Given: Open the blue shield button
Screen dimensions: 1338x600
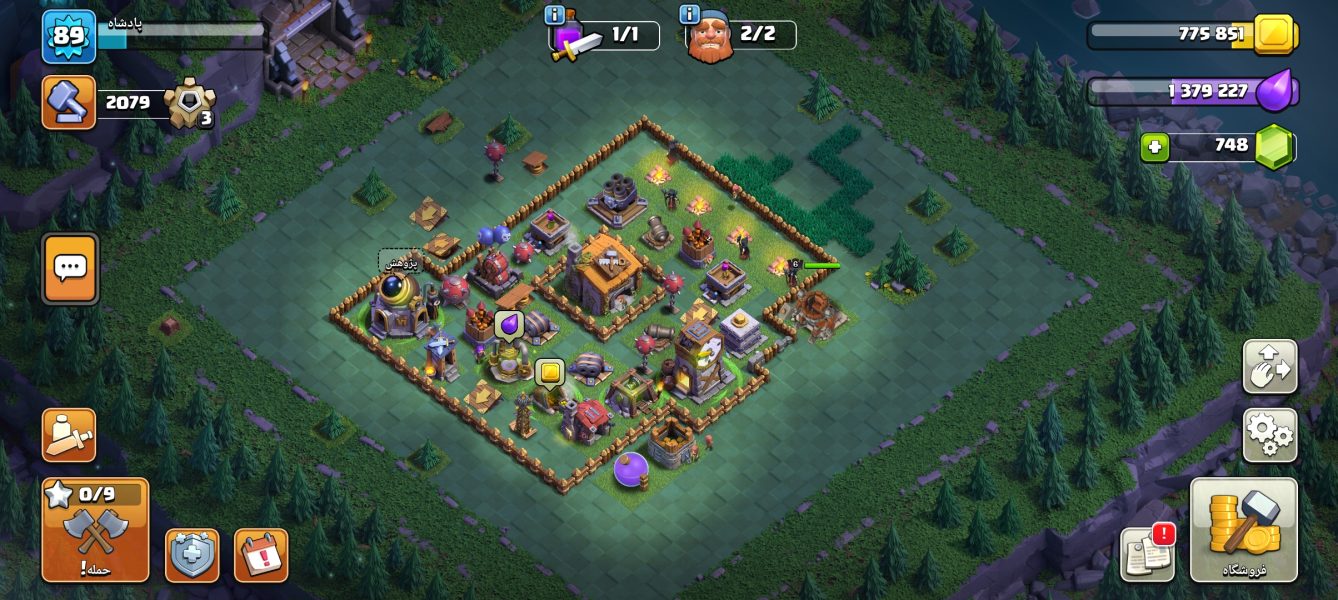Looking at the screenshot, I should click(x=192, y=555).
